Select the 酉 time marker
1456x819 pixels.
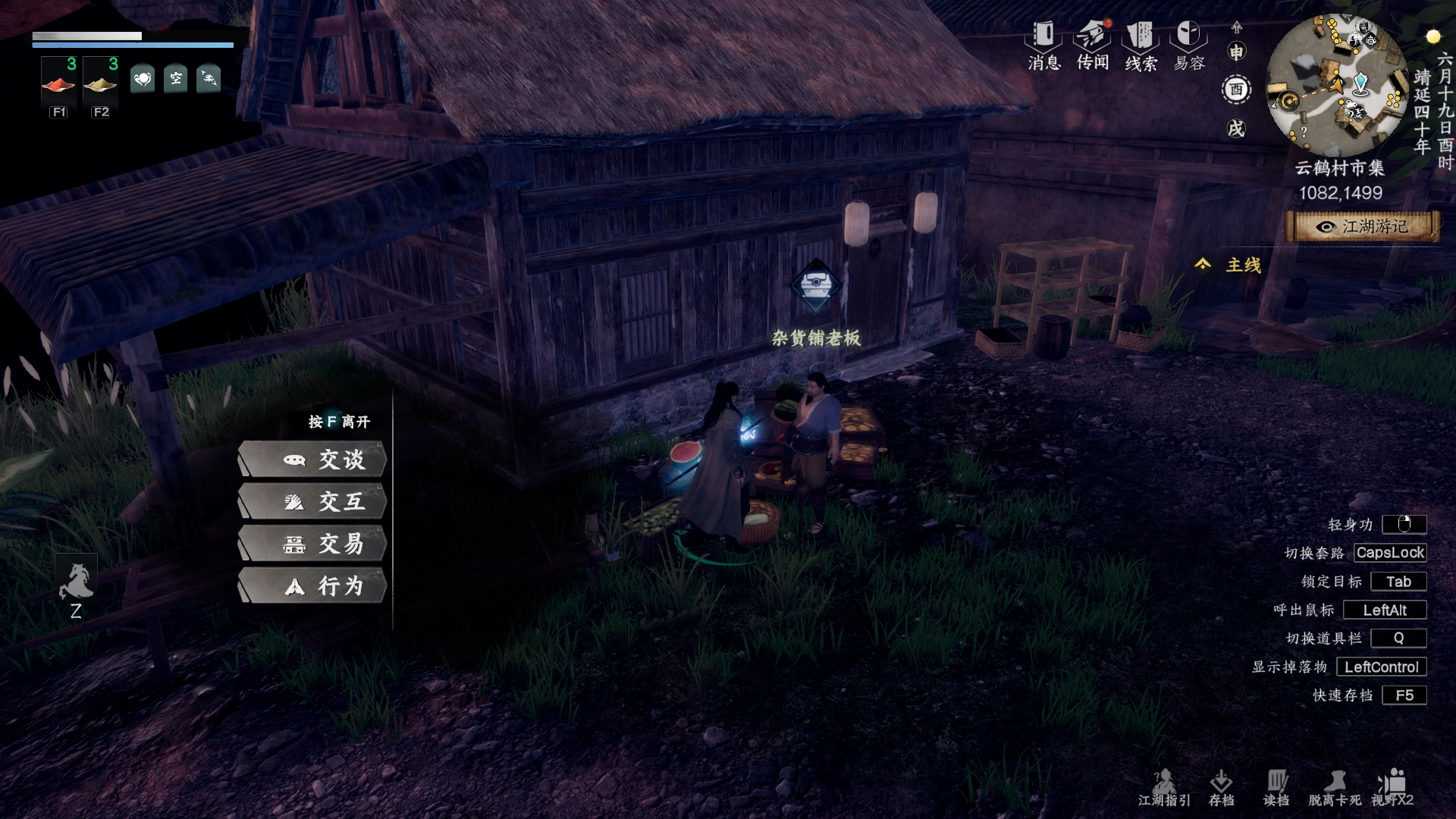coord(1236,90)
